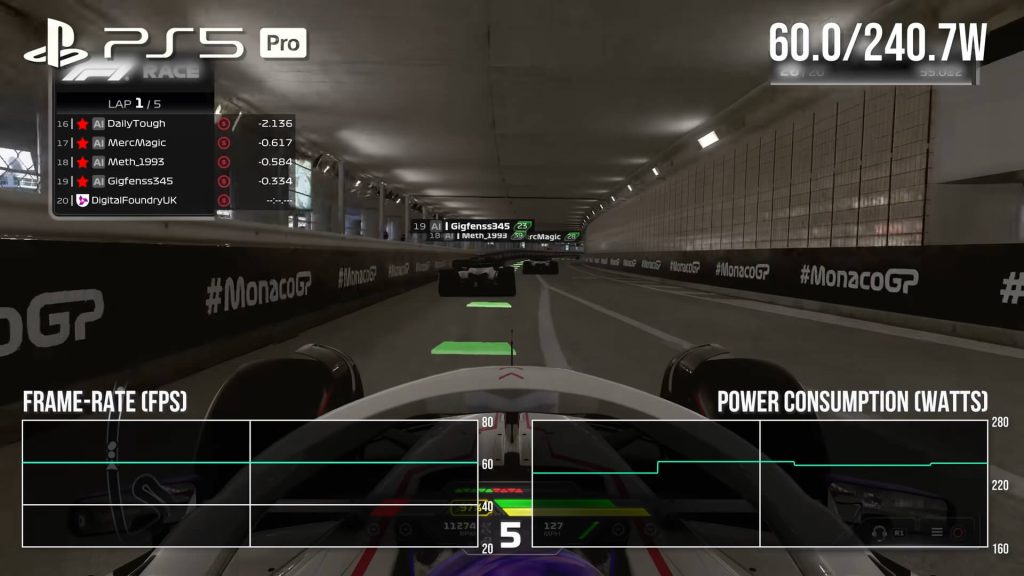Select the Gigfenss345 standings row

pos(136,181)
